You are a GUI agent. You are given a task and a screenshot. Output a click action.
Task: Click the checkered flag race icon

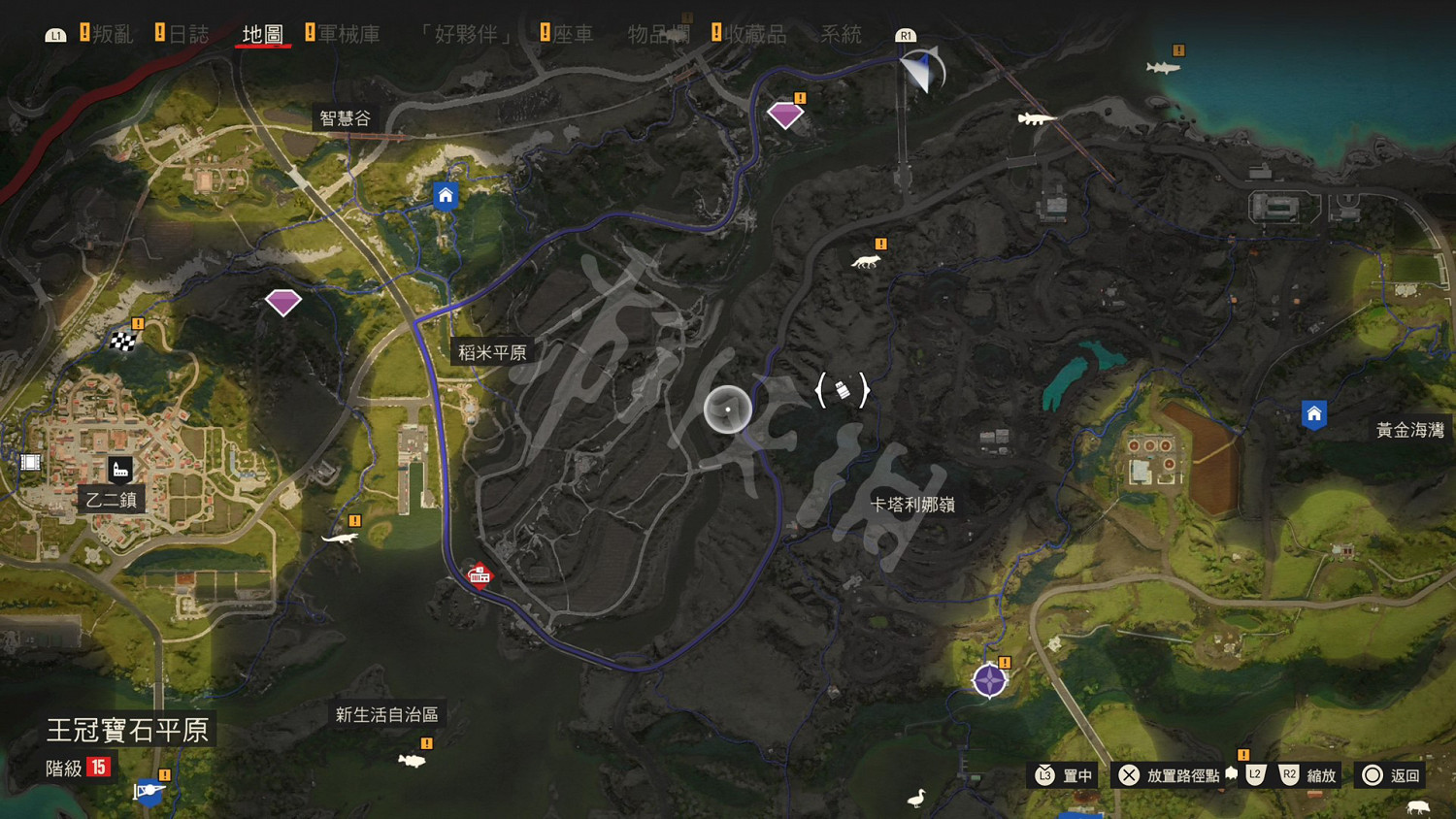tap(122, 341)
